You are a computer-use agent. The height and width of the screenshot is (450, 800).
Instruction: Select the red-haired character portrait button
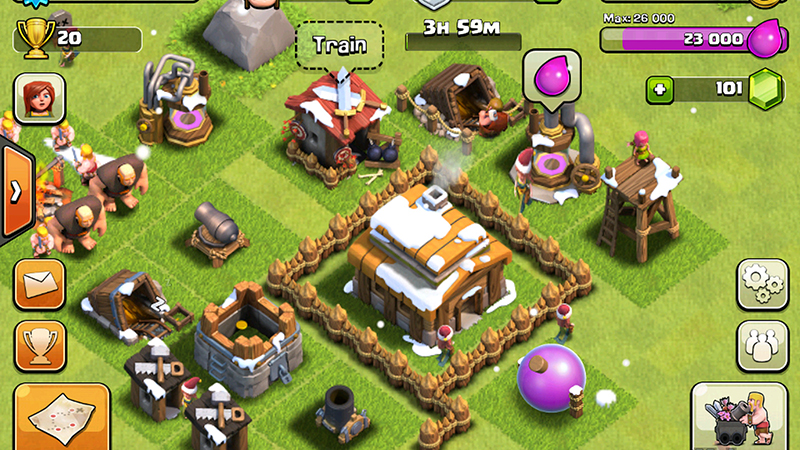[39, 98]
